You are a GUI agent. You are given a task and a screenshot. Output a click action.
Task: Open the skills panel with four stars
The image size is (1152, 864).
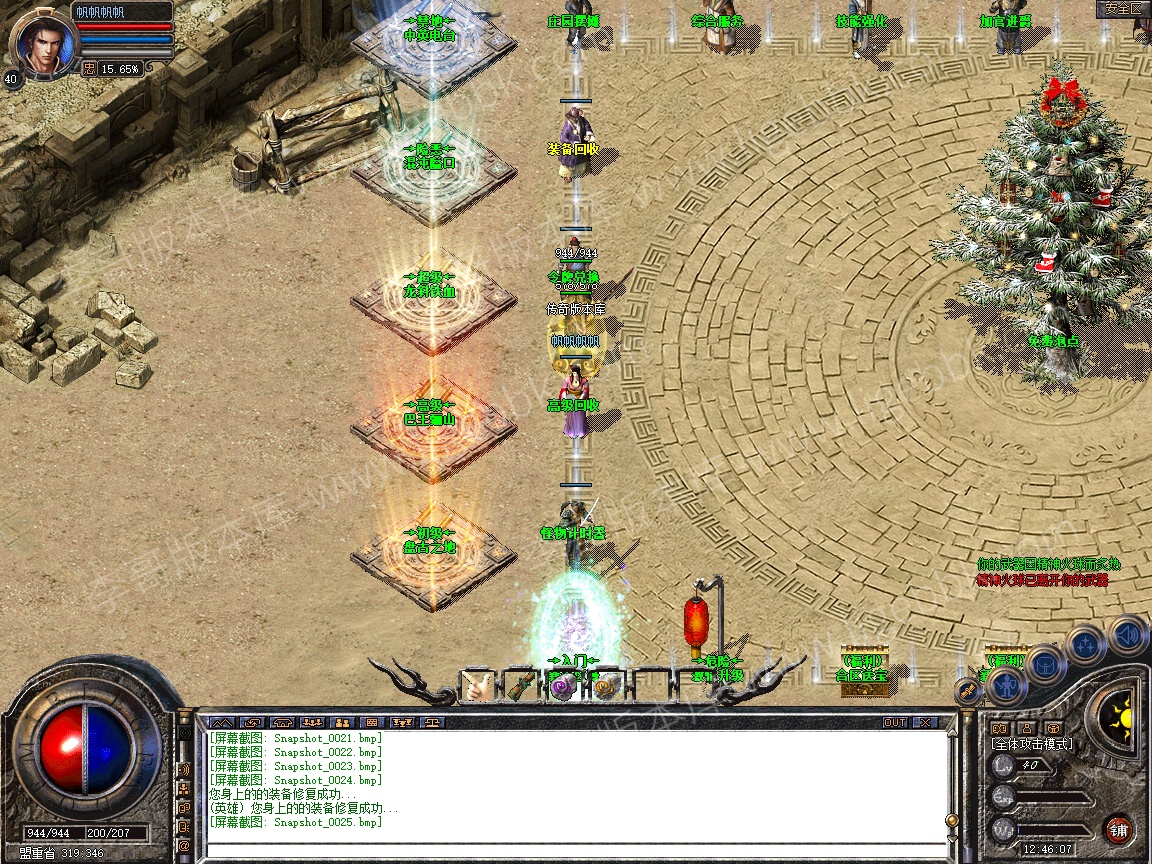[1086, 645]
